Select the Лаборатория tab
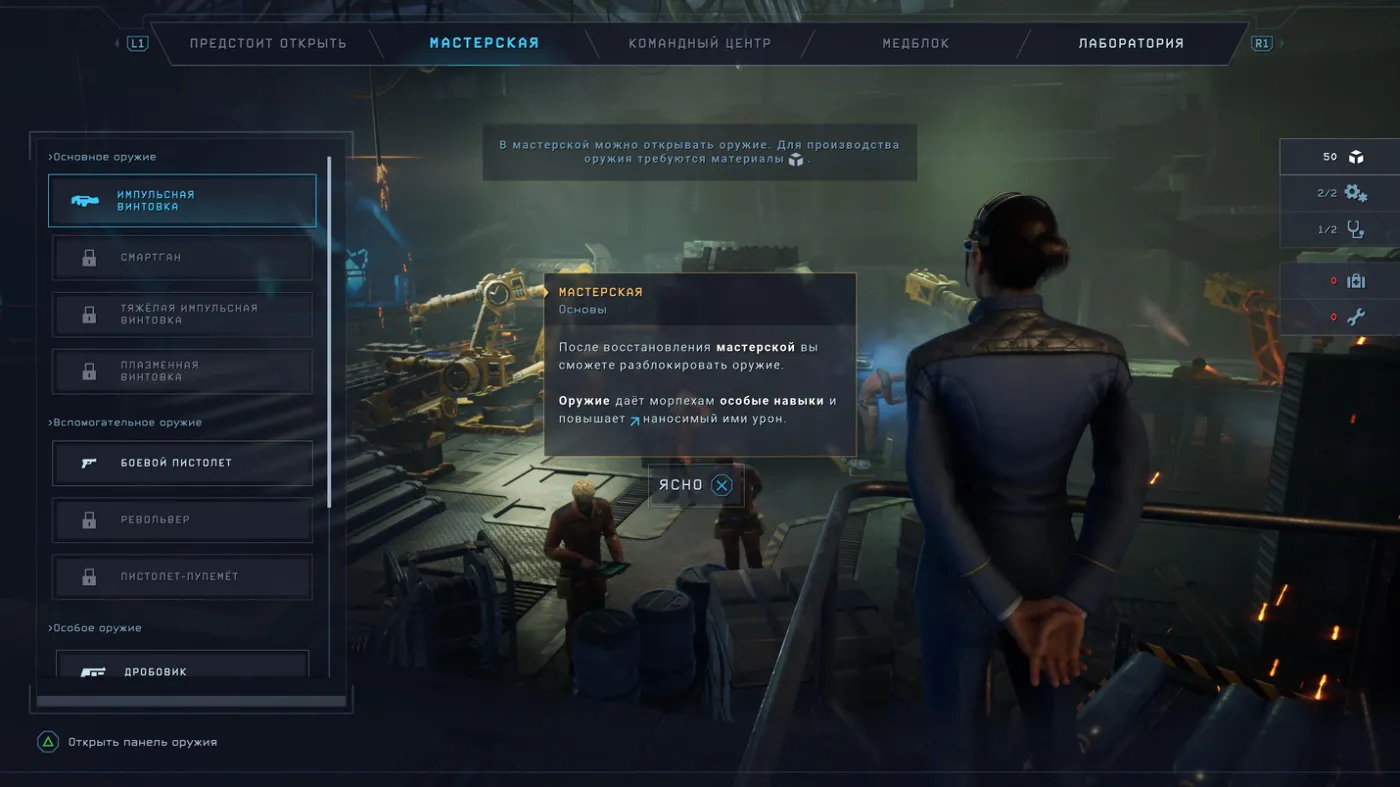The width and height of the screenshot is (1400, 787). point(1130,44)
